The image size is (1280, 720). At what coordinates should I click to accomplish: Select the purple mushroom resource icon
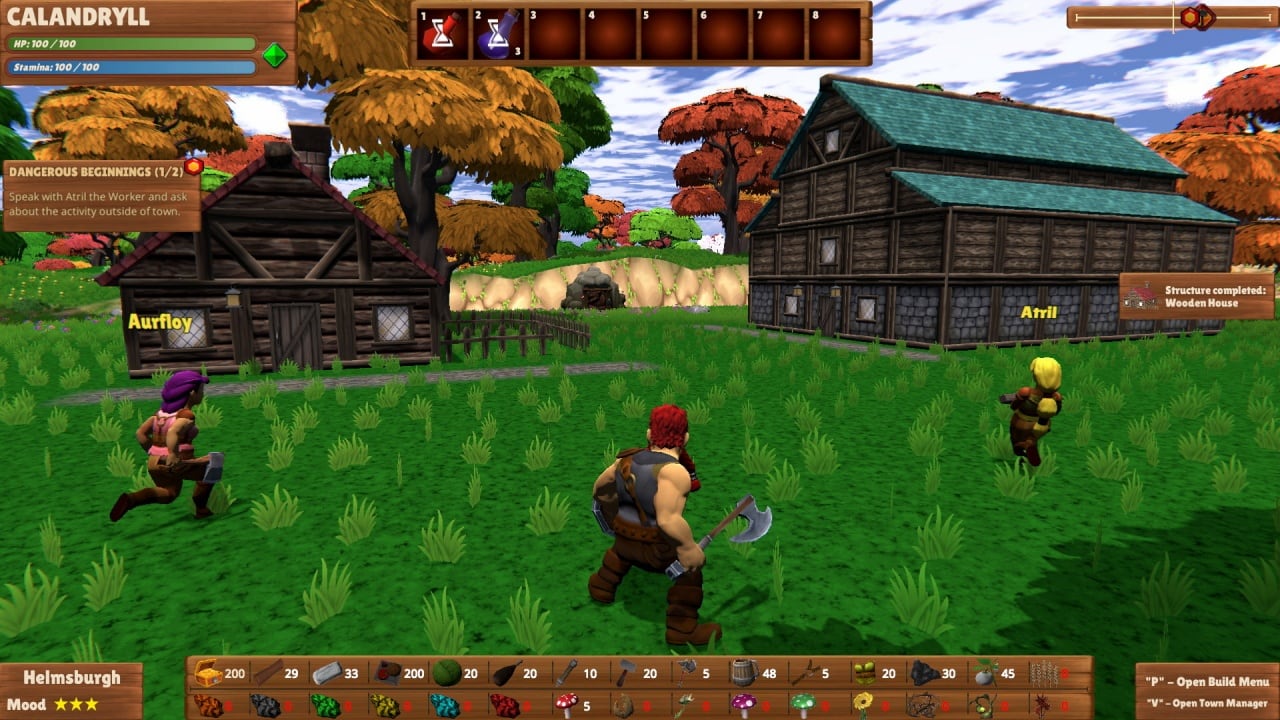pyautogui.click(x=743, y=705)
